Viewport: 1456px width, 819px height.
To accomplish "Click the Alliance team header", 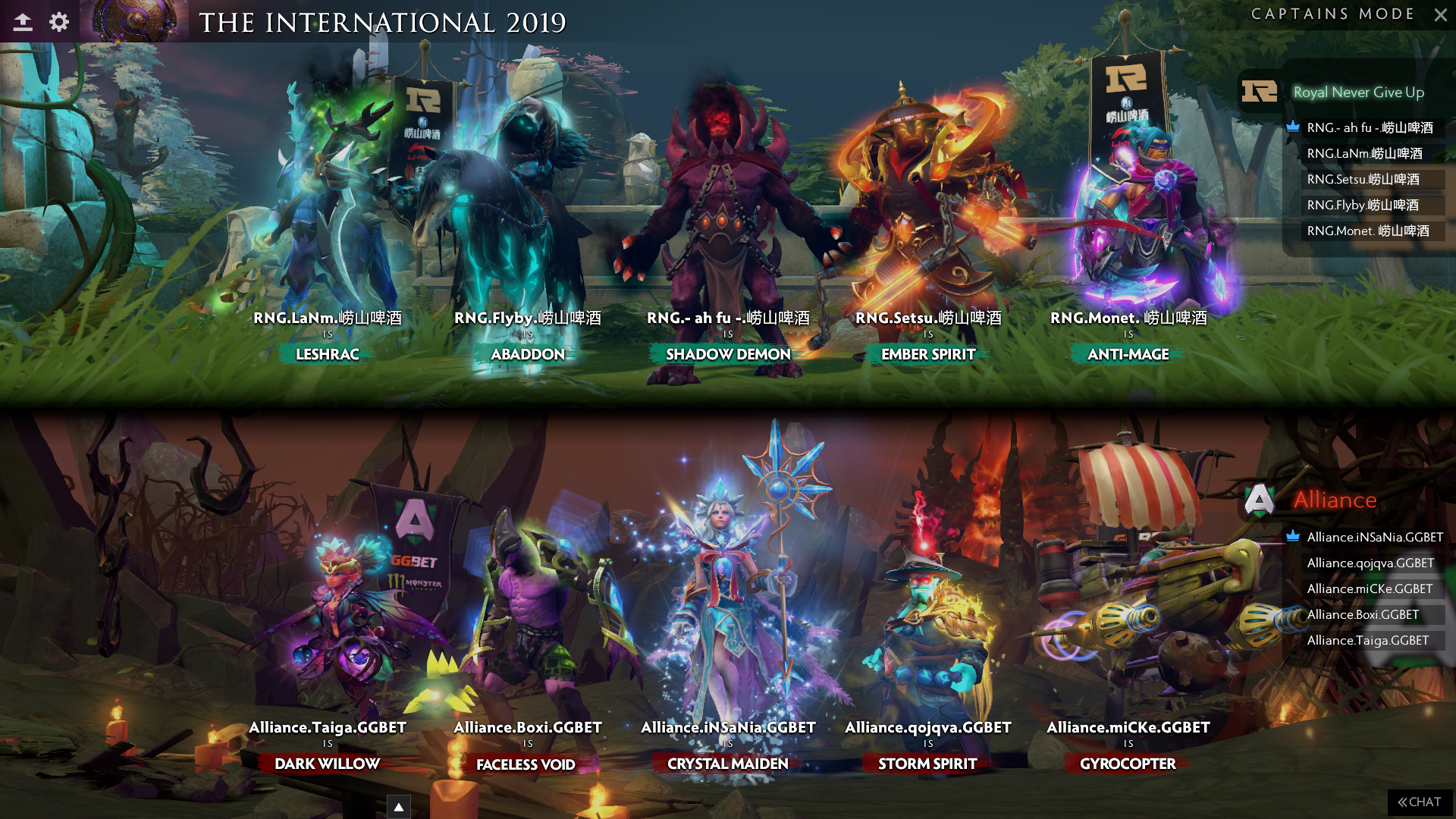I will click(x=1335, y=500).
